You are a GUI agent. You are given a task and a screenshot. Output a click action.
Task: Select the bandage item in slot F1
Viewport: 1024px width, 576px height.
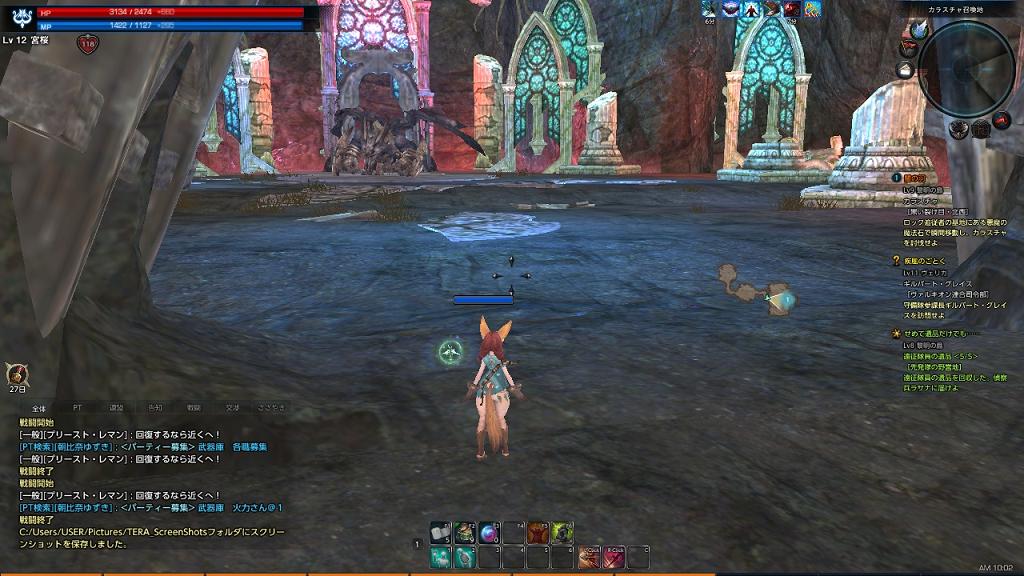tap(441, 532)
